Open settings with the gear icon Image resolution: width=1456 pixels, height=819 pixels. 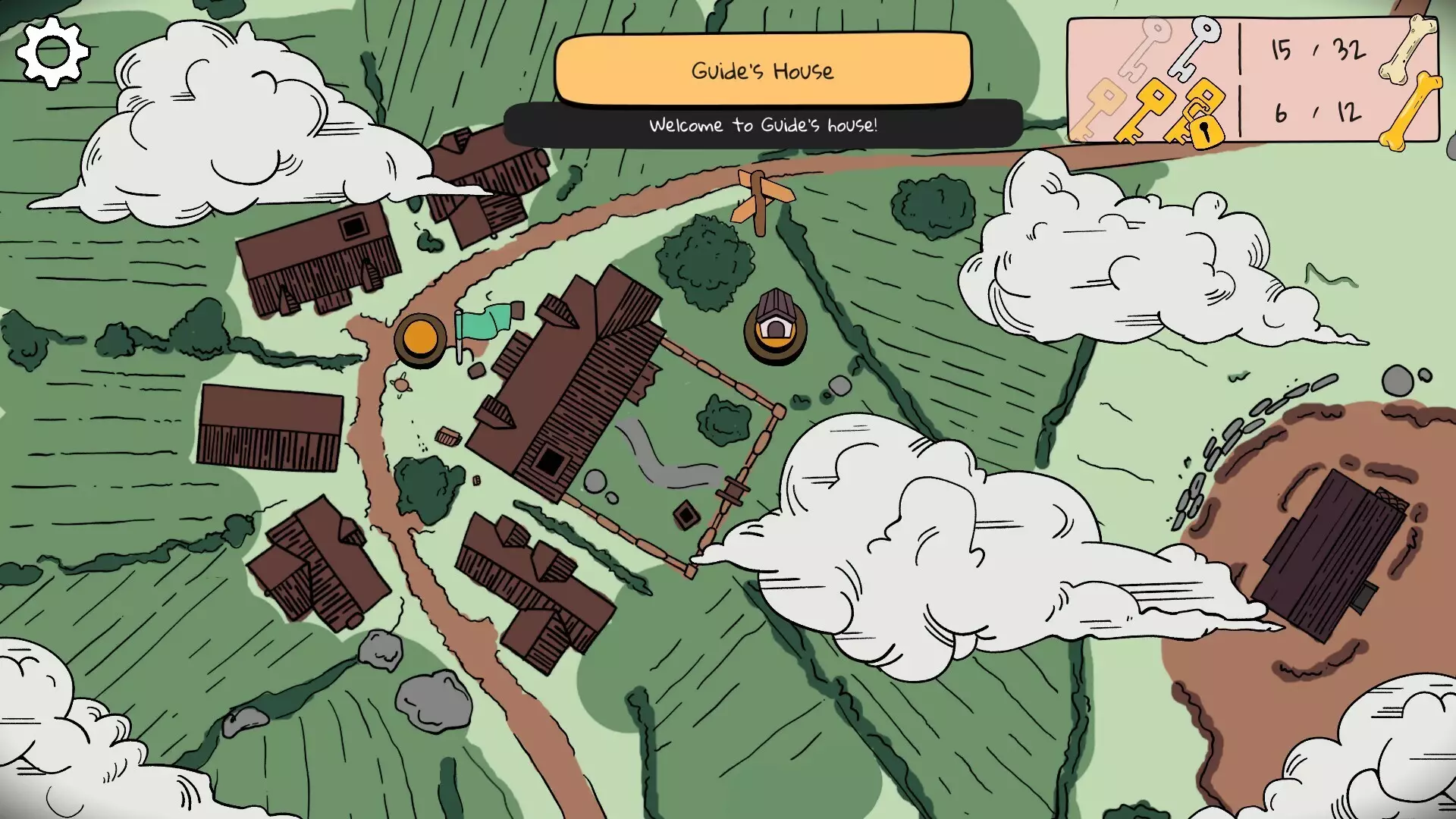click(x=52, y=52)
